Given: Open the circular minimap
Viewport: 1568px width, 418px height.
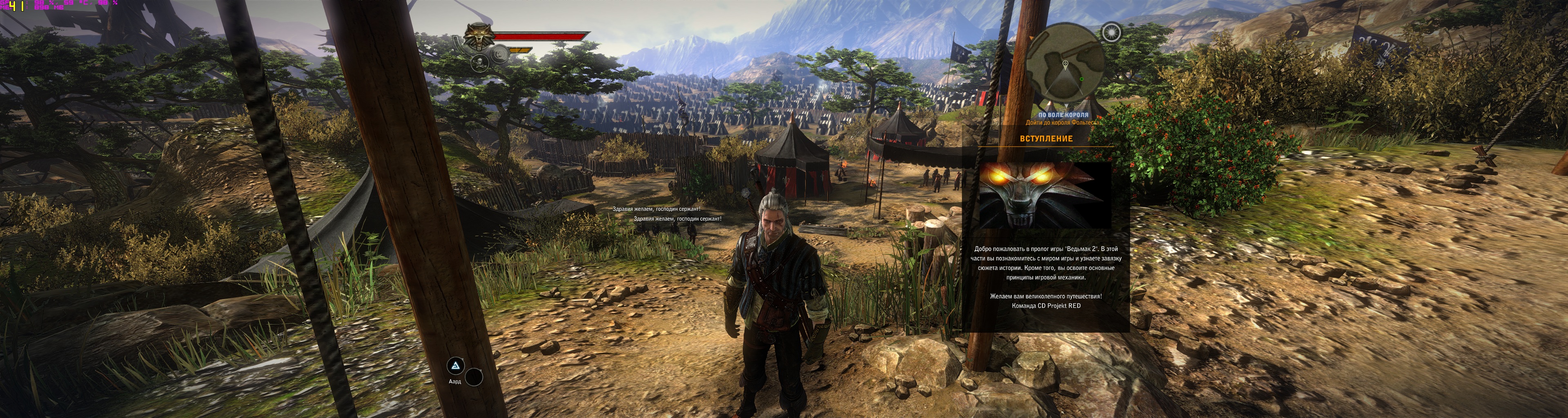Looking at the screenshot, I should (1065, 63).
